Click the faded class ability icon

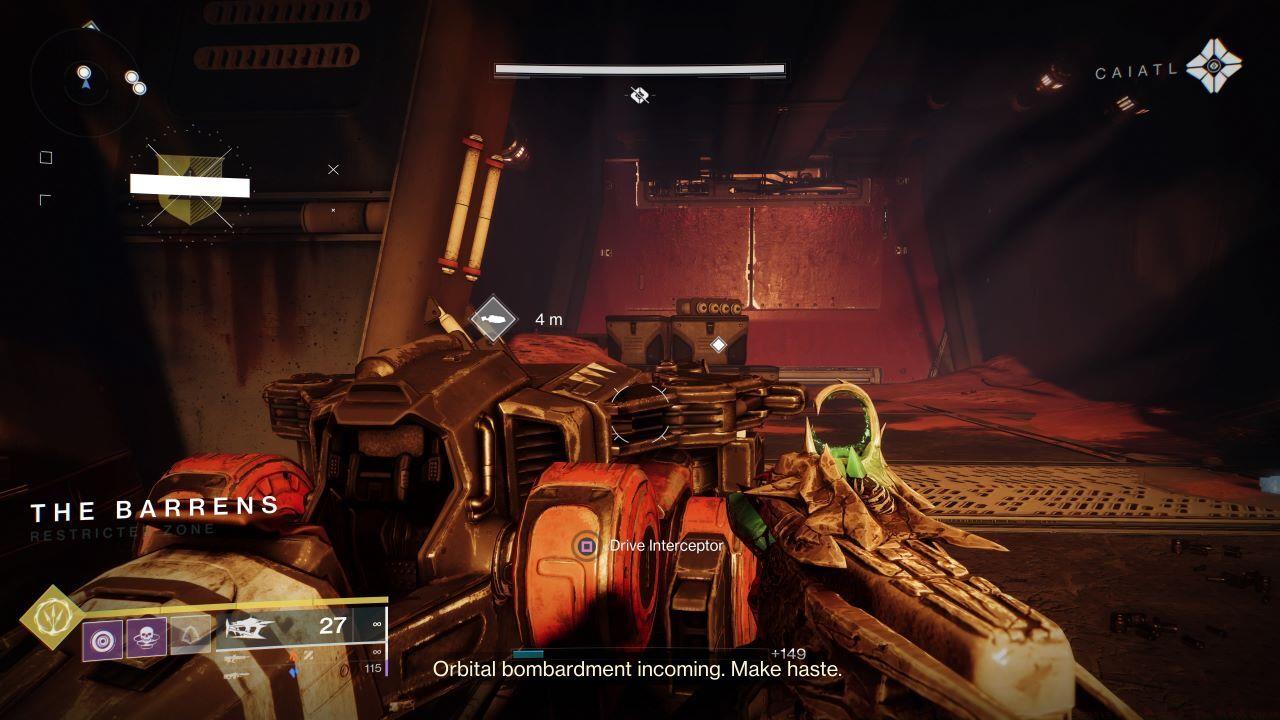pyautogui.click(x=190, y=634)
